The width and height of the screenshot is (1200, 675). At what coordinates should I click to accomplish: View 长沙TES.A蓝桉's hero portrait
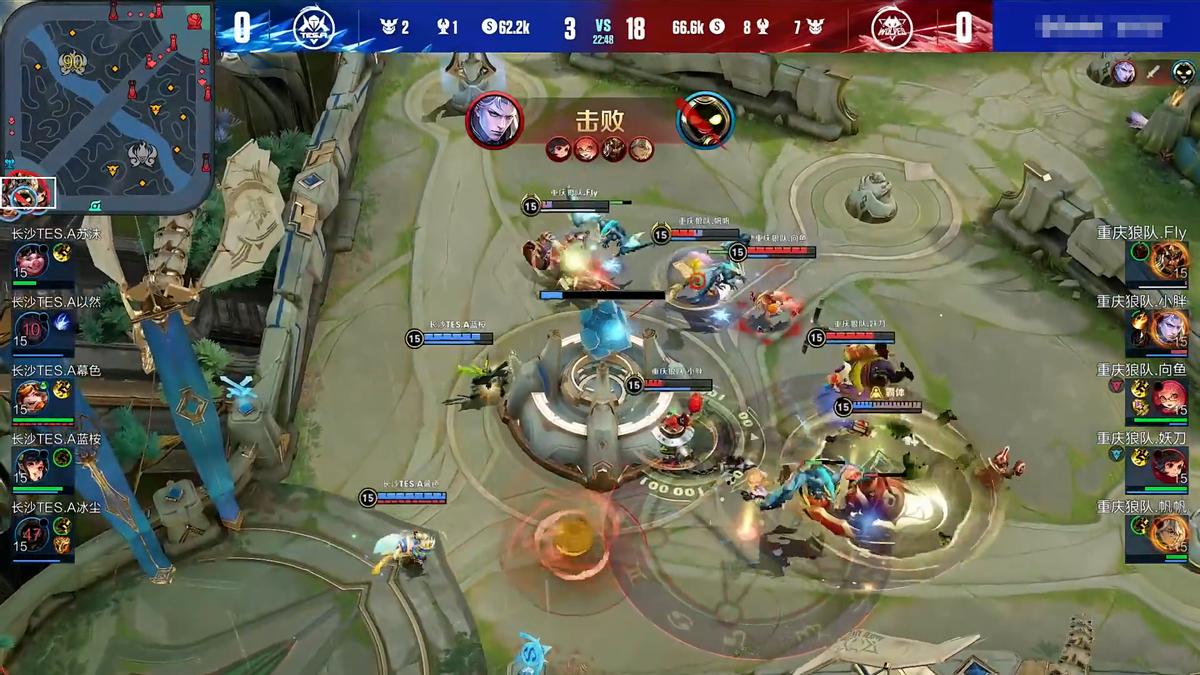tap(32, 463)
